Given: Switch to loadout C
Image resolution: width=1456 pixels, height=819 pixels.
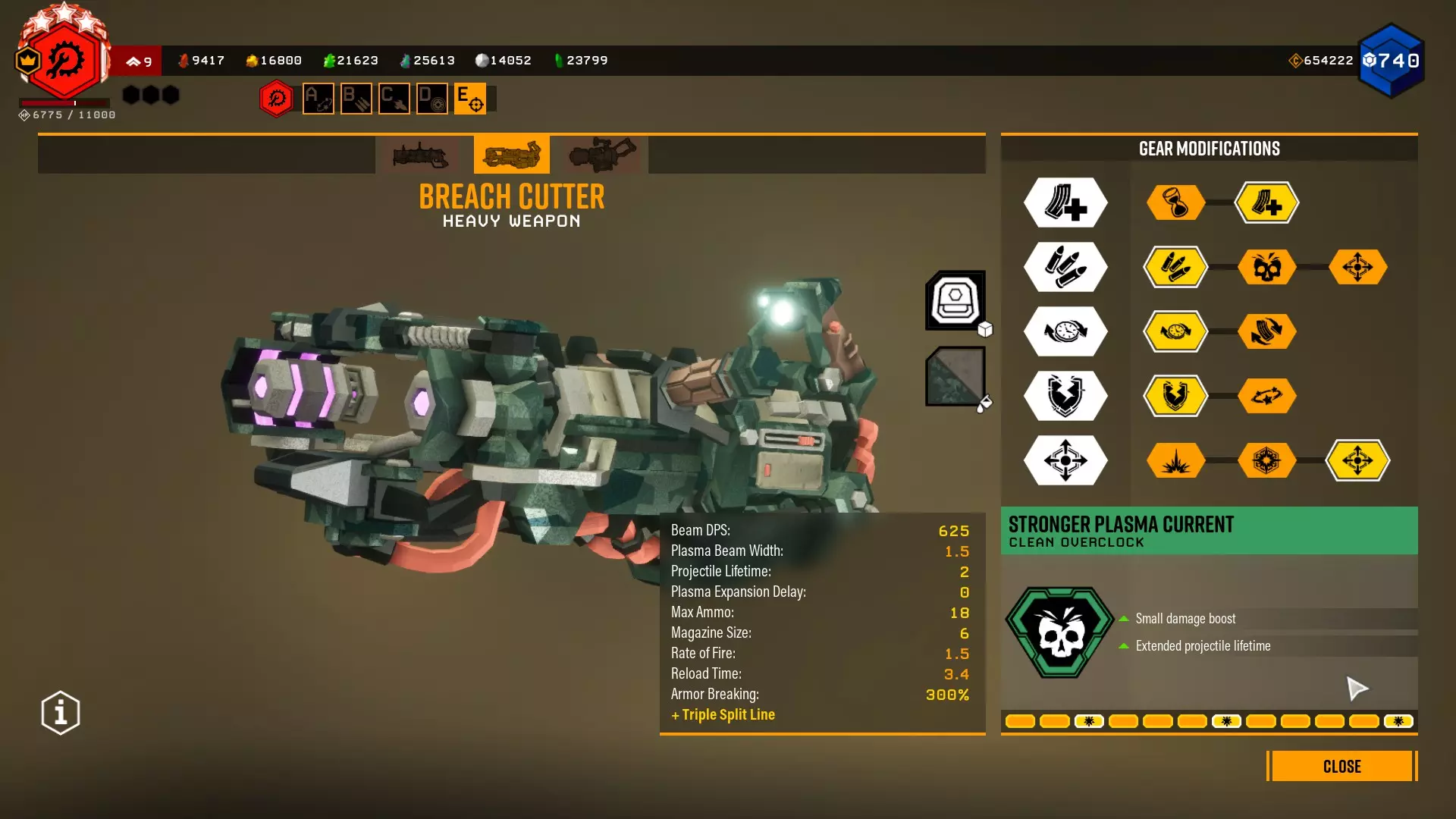Looking at the screenshot, I should click(x=394, y=99).
